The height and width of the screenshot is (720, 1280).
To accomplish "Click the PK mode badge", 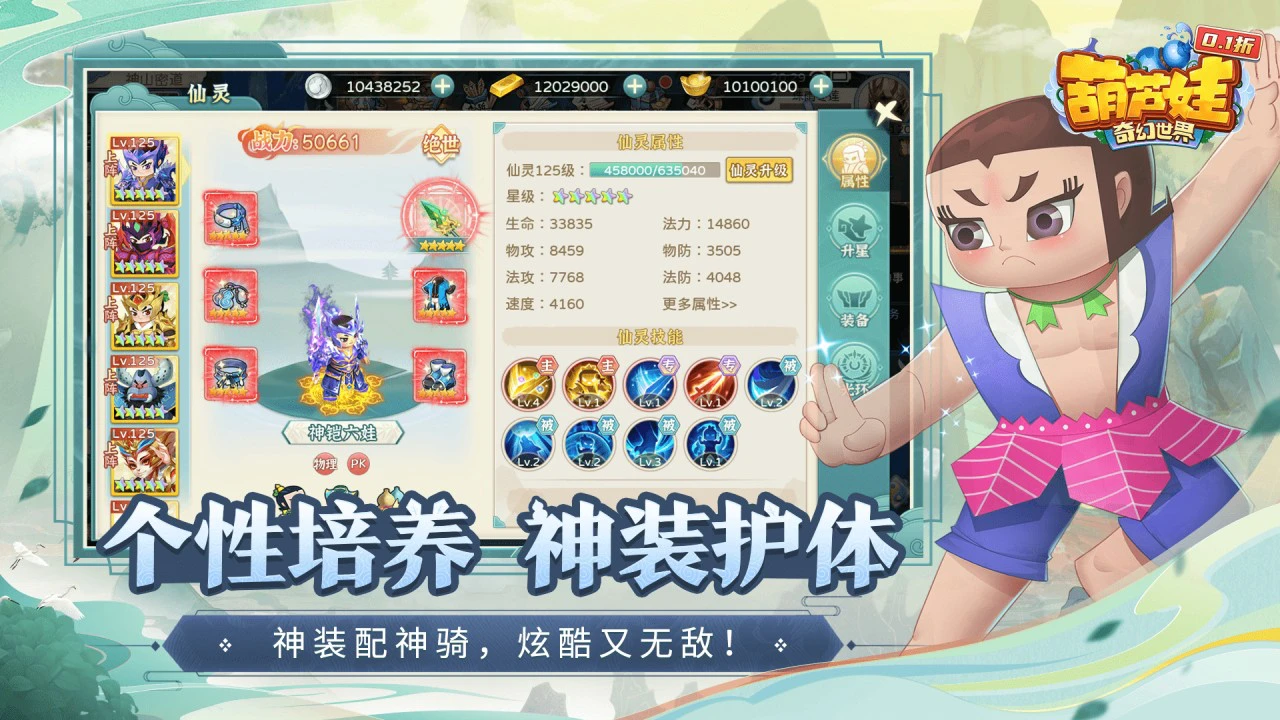I will pos(360,464).
